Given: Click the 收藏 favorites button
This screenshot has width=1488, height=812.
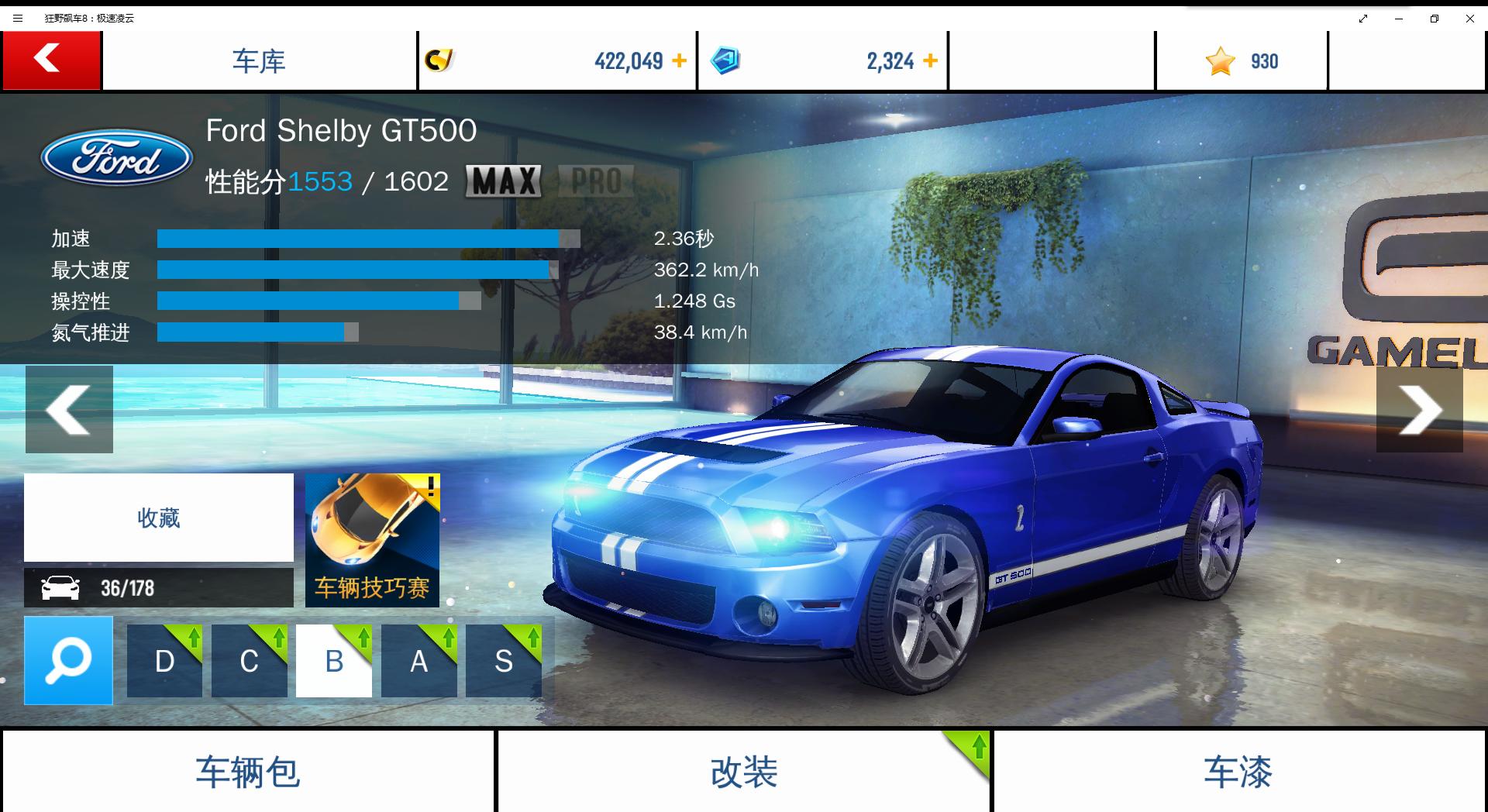Looking at the screenshot, I should tap(159, 518).
